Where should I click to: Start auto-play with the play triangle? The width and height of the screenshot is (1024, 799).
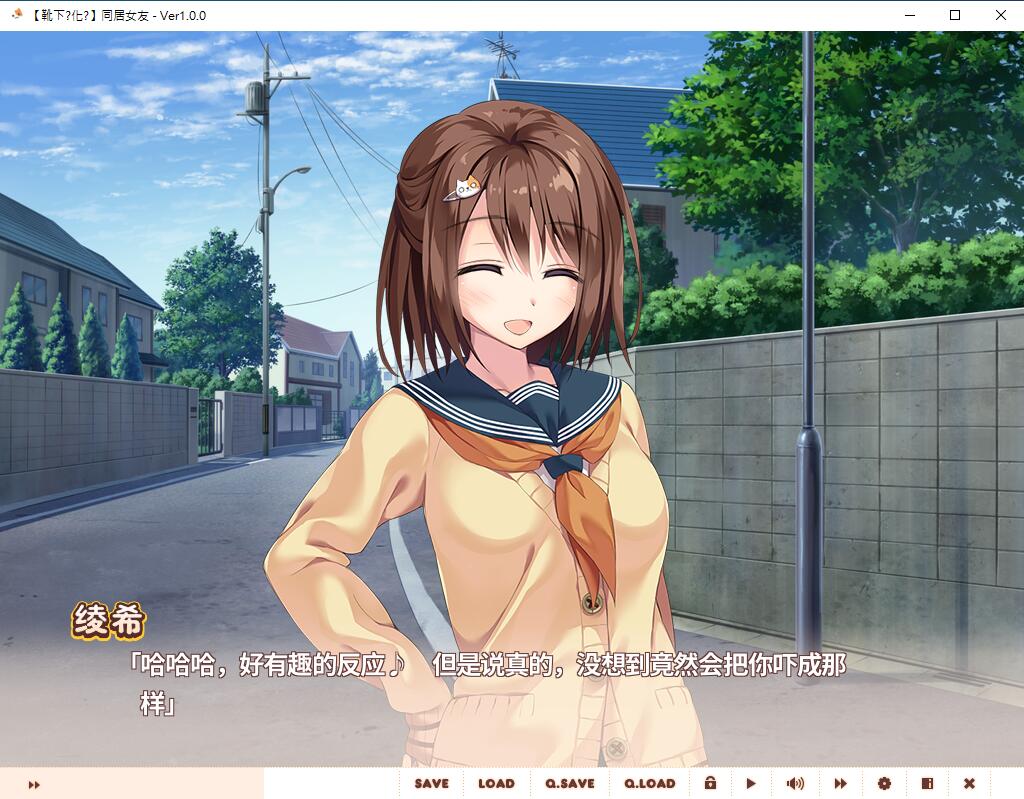coord(751,784)
